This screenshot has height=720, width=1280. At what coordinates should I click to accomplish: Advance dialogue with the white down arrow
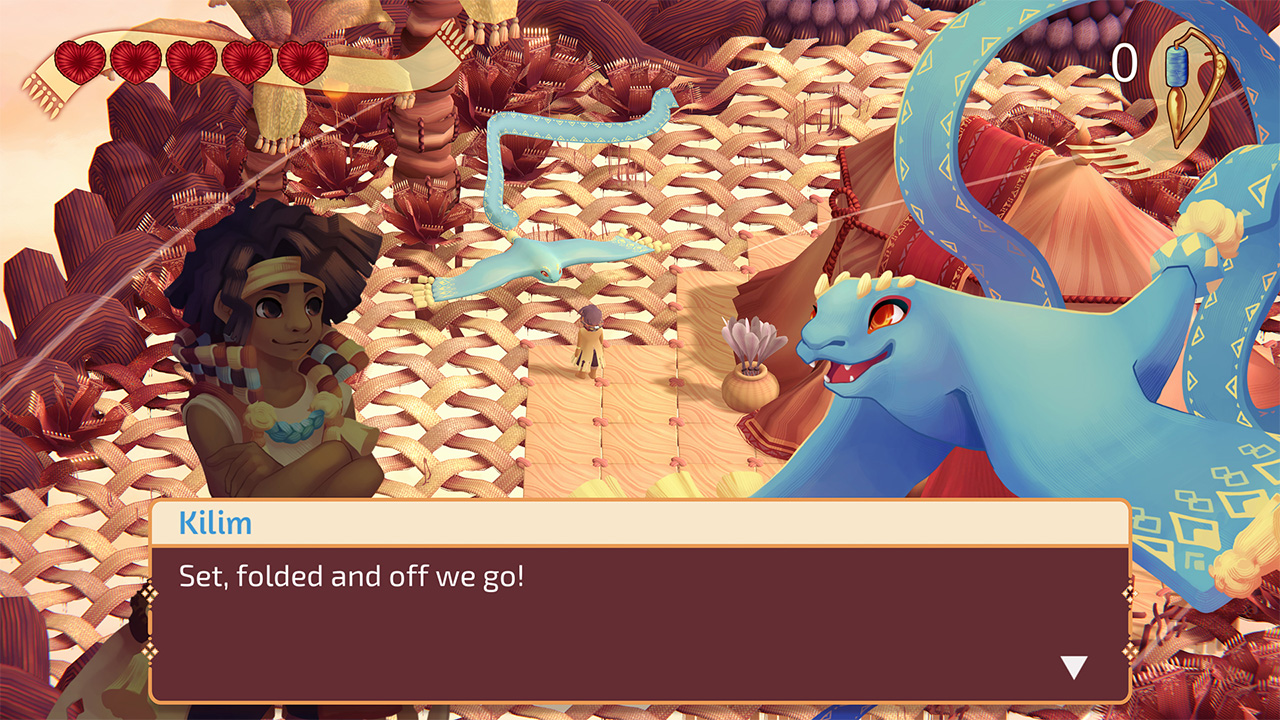coord(1073,667)
